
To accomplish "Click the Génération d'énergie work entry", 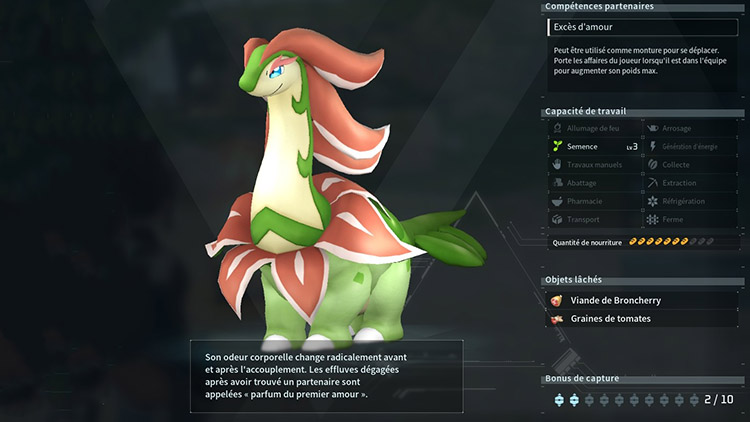I will click(689, 146).
